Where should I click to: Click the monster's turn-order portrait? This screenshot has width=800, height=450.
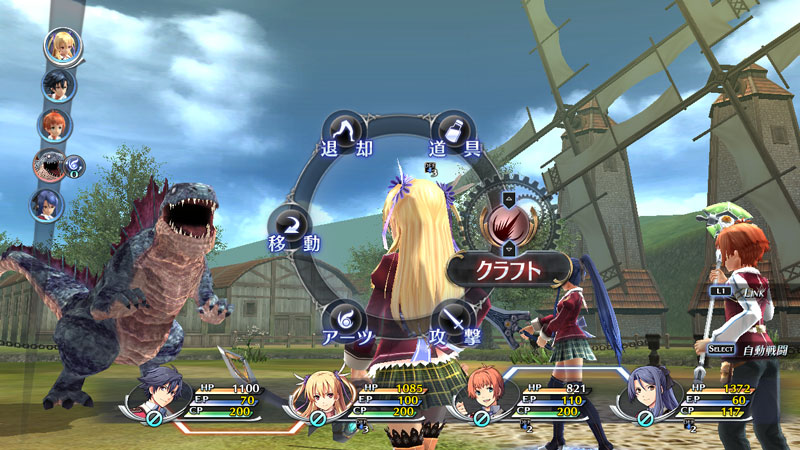(47, 165)
